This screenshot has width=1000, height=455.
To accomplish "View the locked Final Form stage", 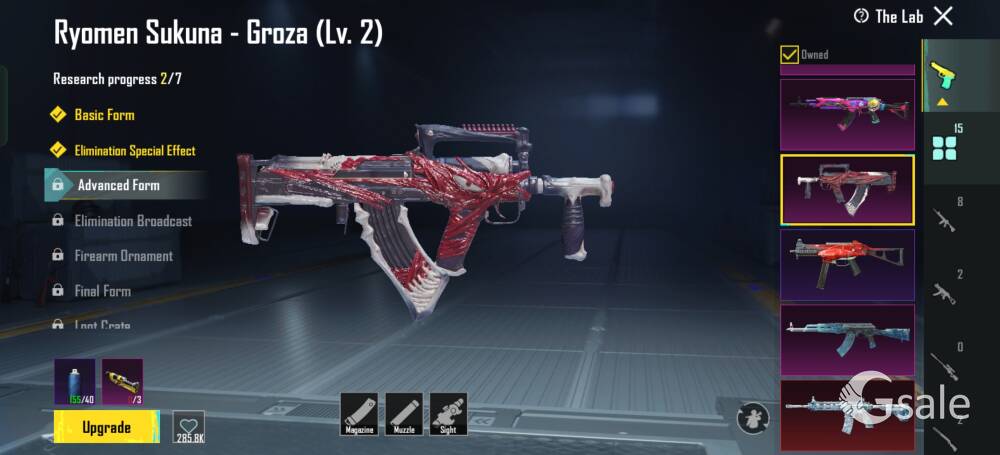I will pyautogui.click(x=102, y=291).
